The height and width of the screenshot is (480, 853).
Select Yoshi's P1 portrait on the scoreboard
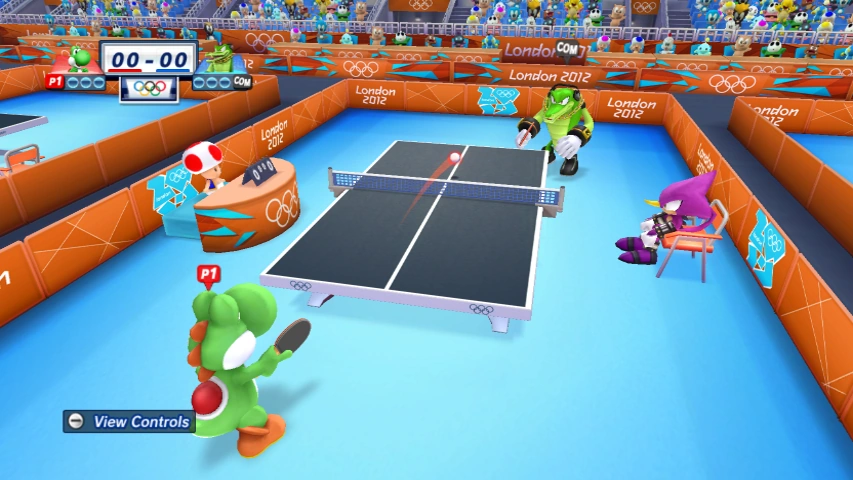click(81, 59)
